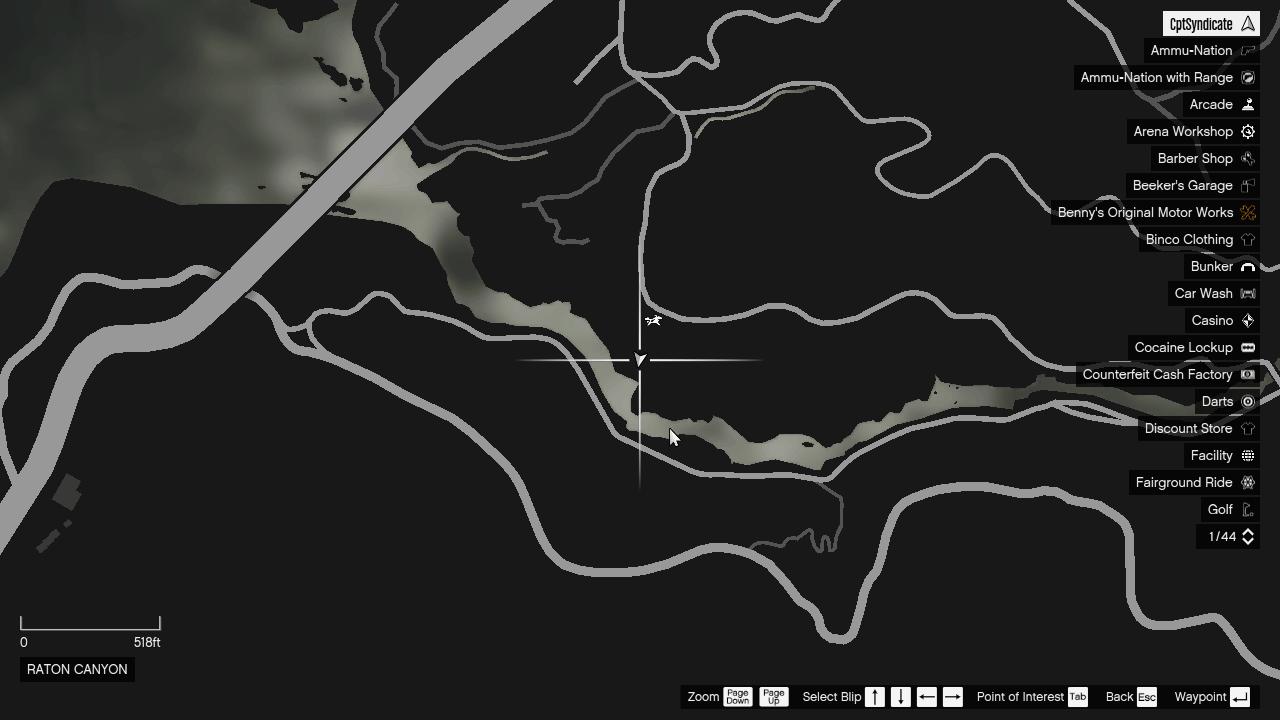Click the 518ft map scale bar
The width and height of the screenshot is (1280, 720).
pyautogui.click(x=90, y=623)
